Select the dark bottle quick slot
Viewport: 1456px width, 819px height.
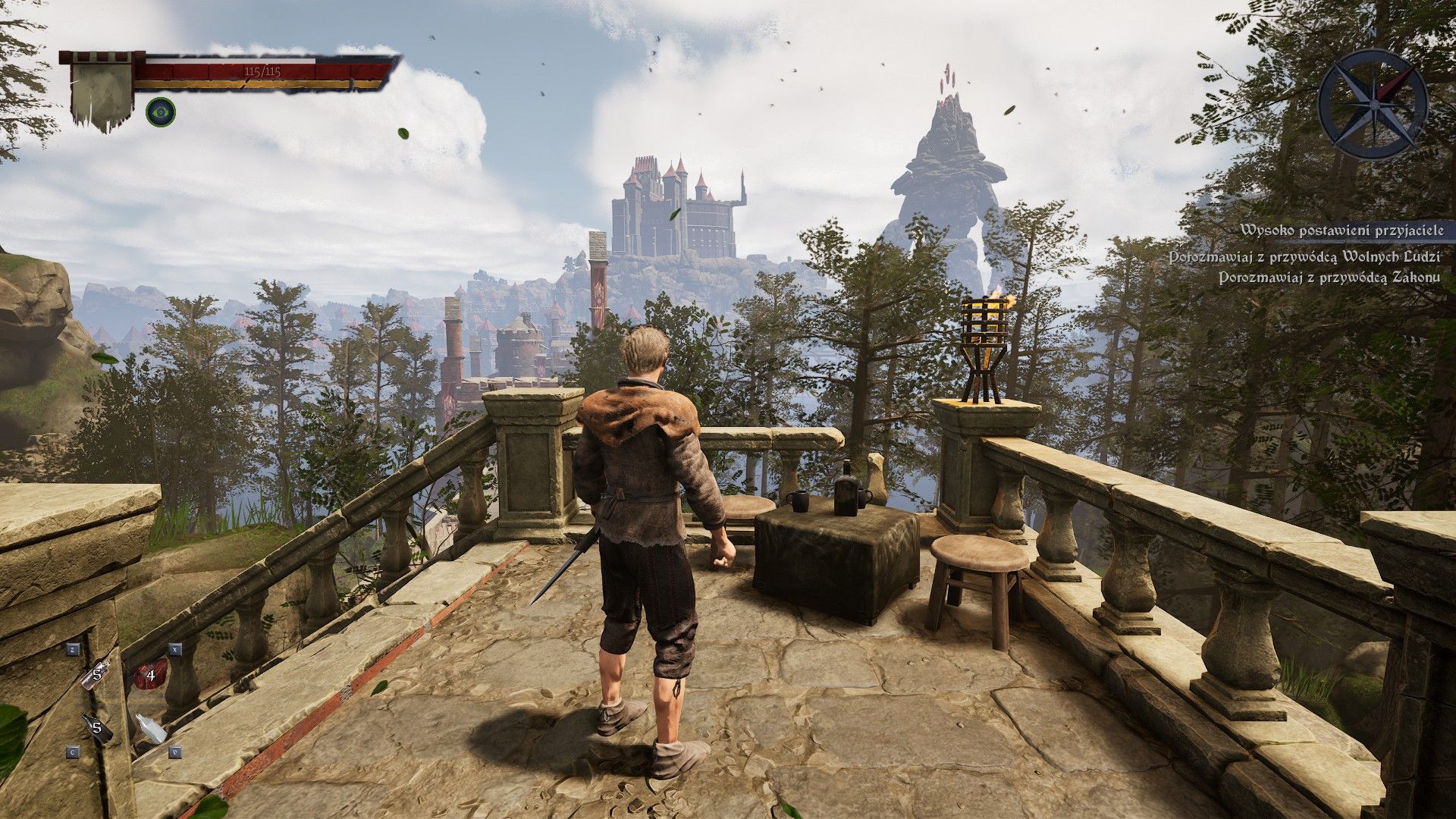tap(97, 730)
